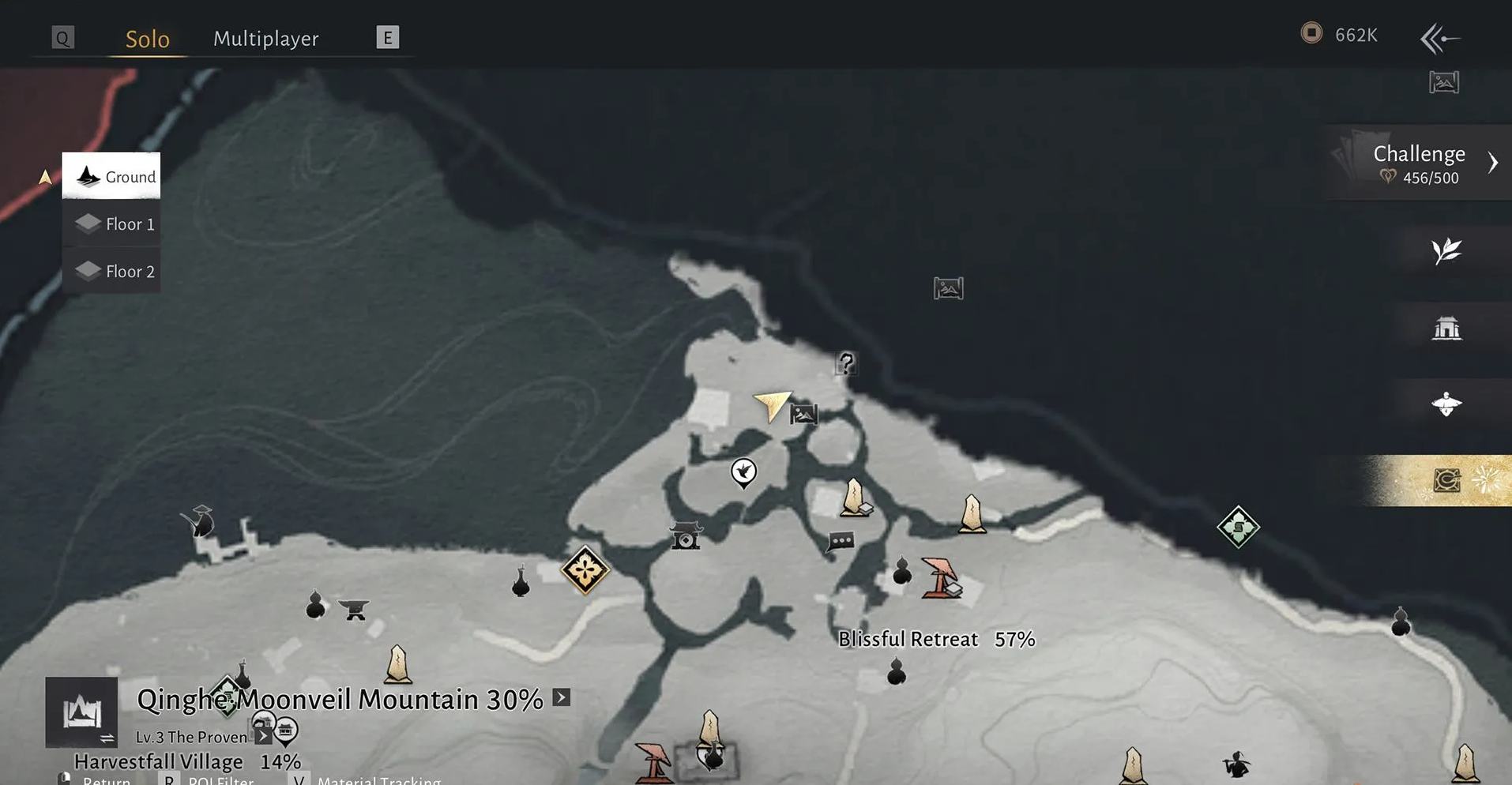Open the pavilion building sidebar category
Image resolution: width=1512 pixels, height=785 pixels.
click(x=1446, y=328)
